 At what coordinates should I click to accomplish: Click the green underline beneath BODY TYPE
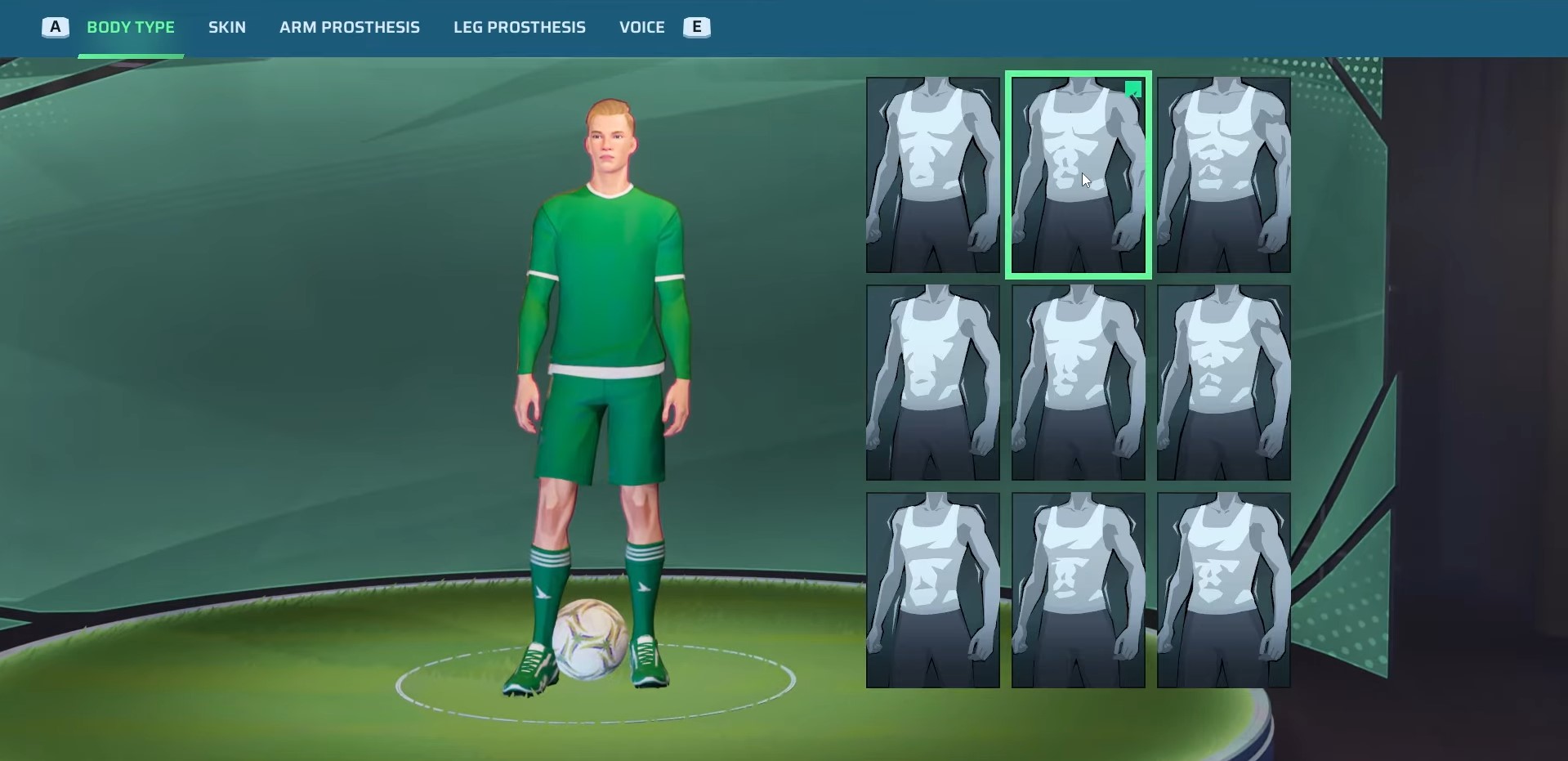(131, 56)
